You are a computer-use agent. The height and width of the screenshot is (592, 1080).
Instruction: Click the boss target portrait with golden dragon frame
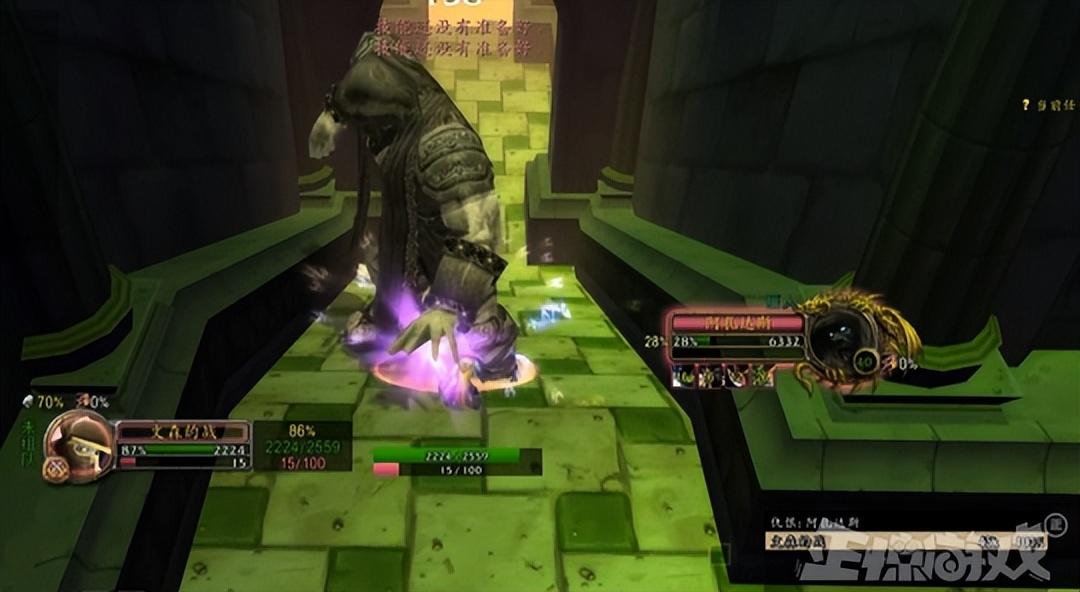(x=840, y=338)
